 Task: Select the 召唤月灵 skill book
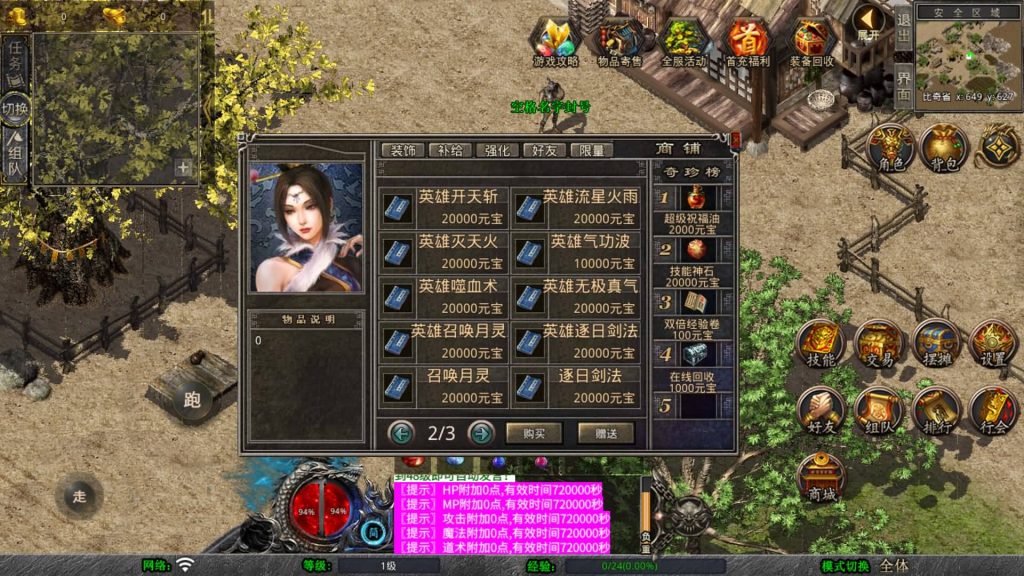click(444, 386)
